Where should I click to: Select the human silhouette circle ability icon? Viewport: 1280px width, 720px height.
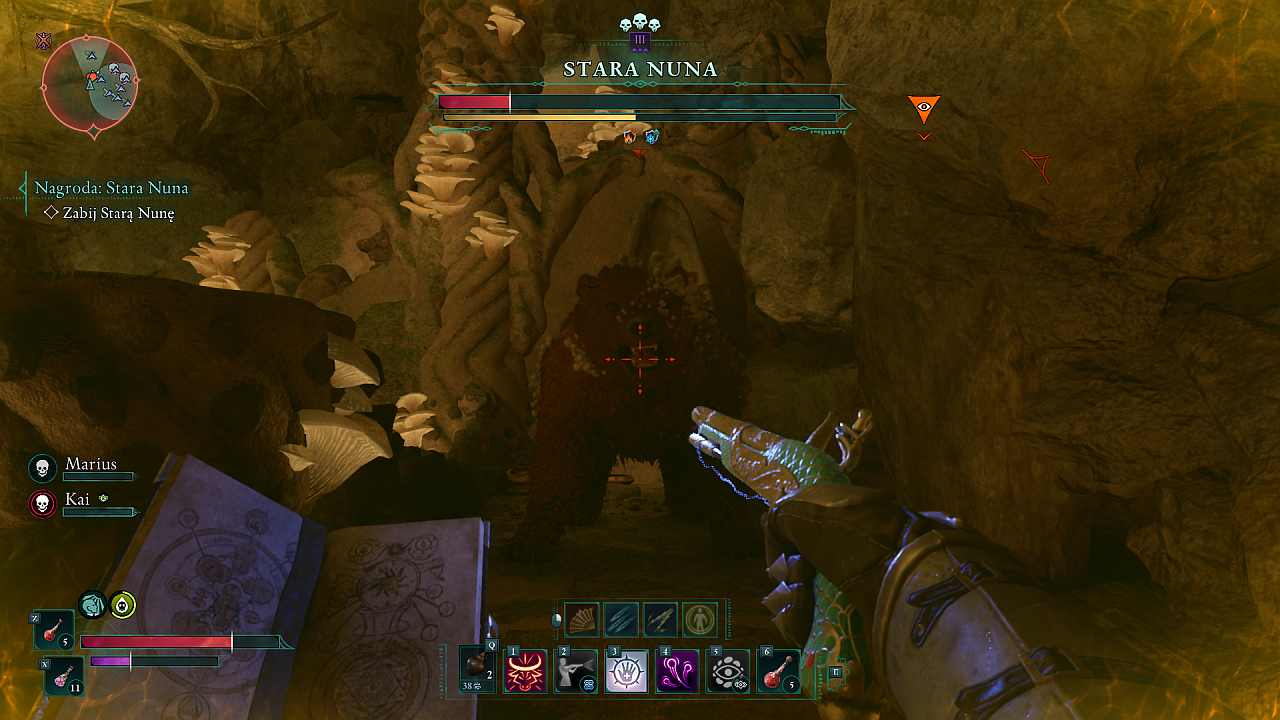pyautogui.click(x=699, y=620)
